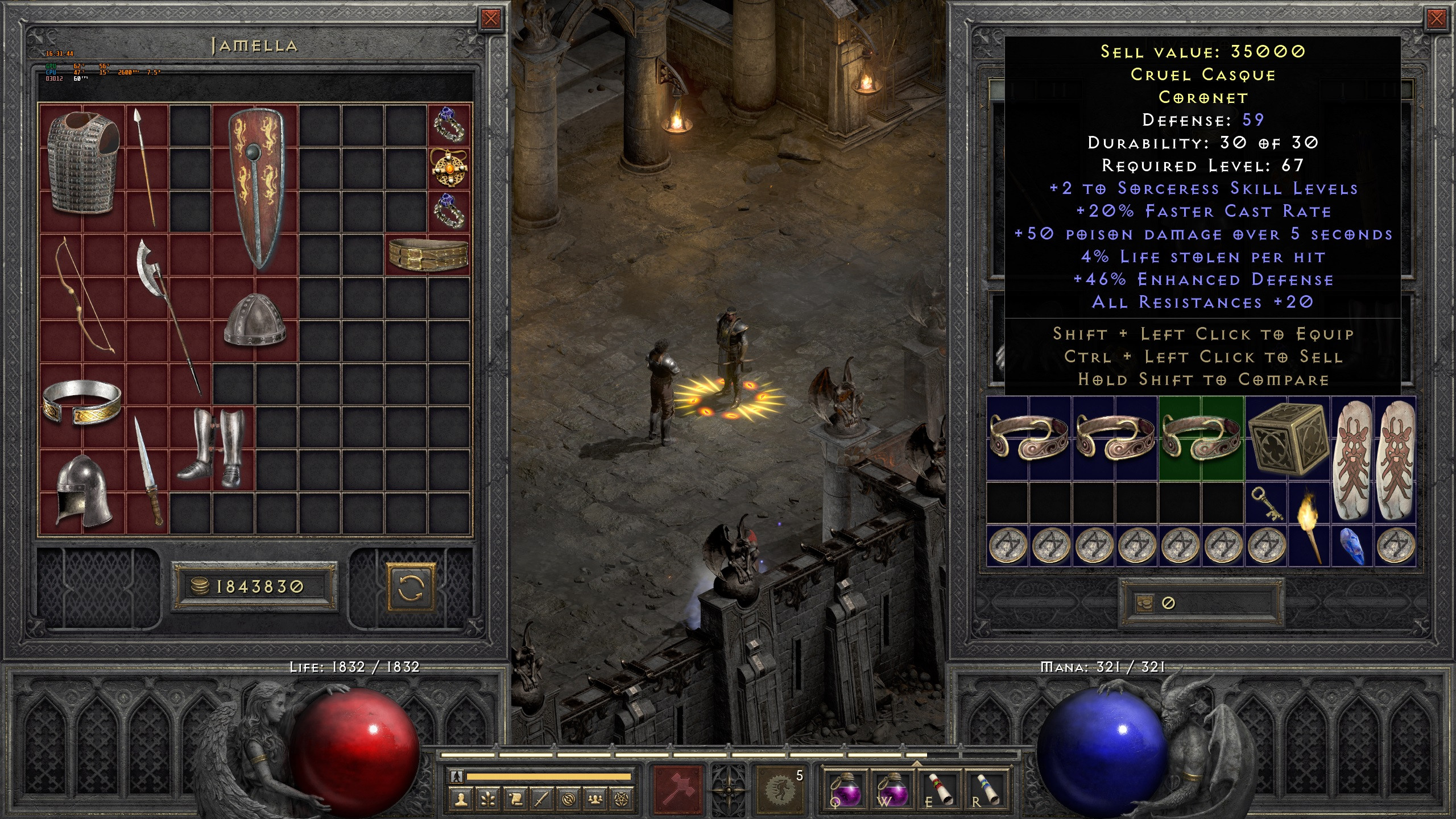This screenshot has height=819, width=1456.
Task: Use the purple potion in belt slot Q
Action: [x=846, y=788]
